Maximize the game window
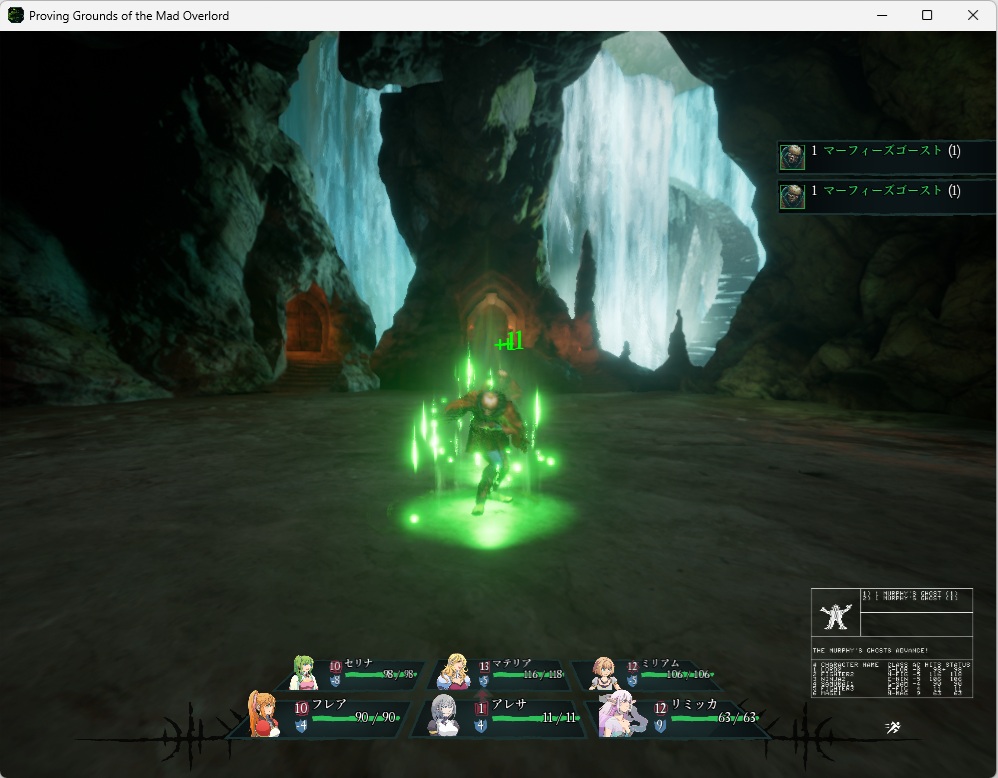The width and height of the screenshot is (998, 778). click(x=927, y=15)
